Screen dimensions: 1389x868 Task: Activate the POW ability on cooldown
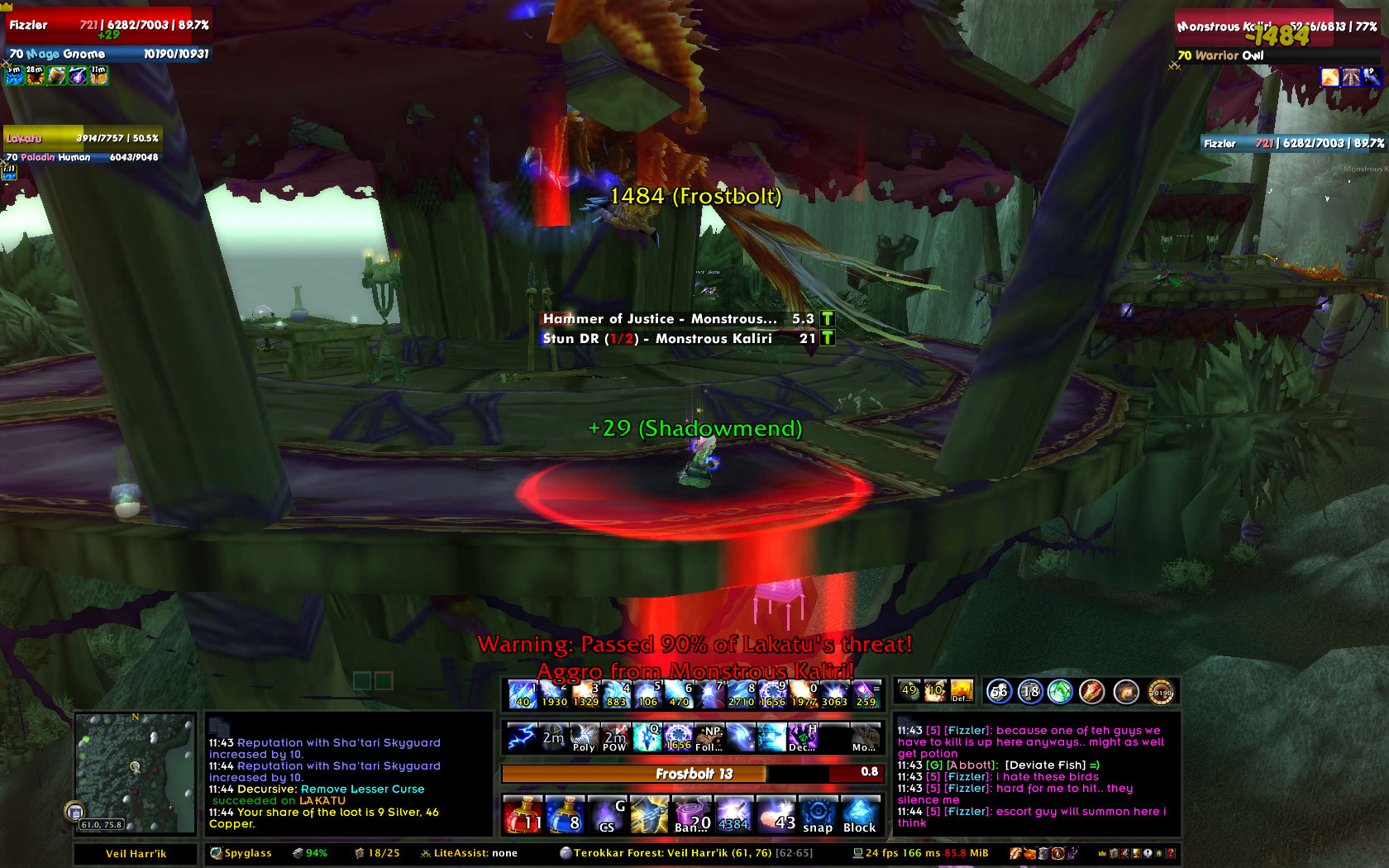pos(614,737)
